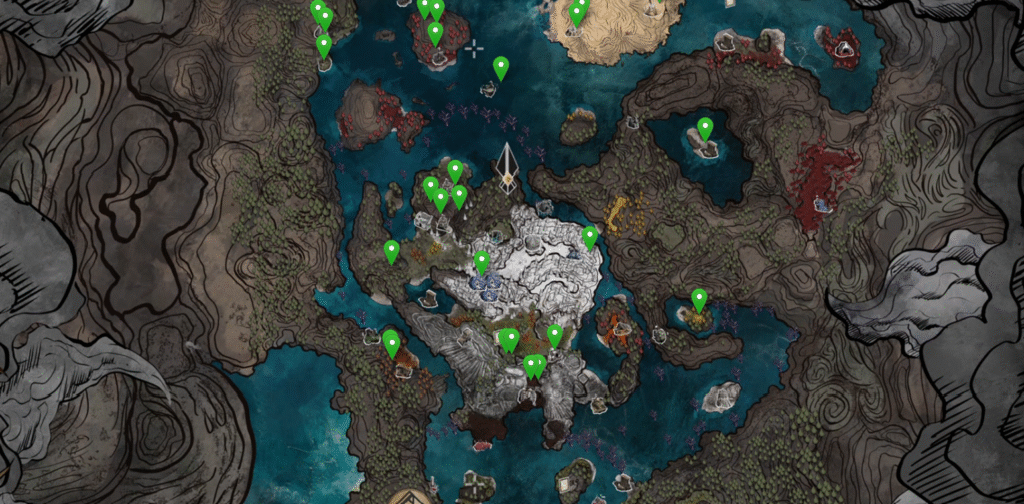
Task: Select the green pin inside the enclosed lagoon
Action: click(705, 129)
